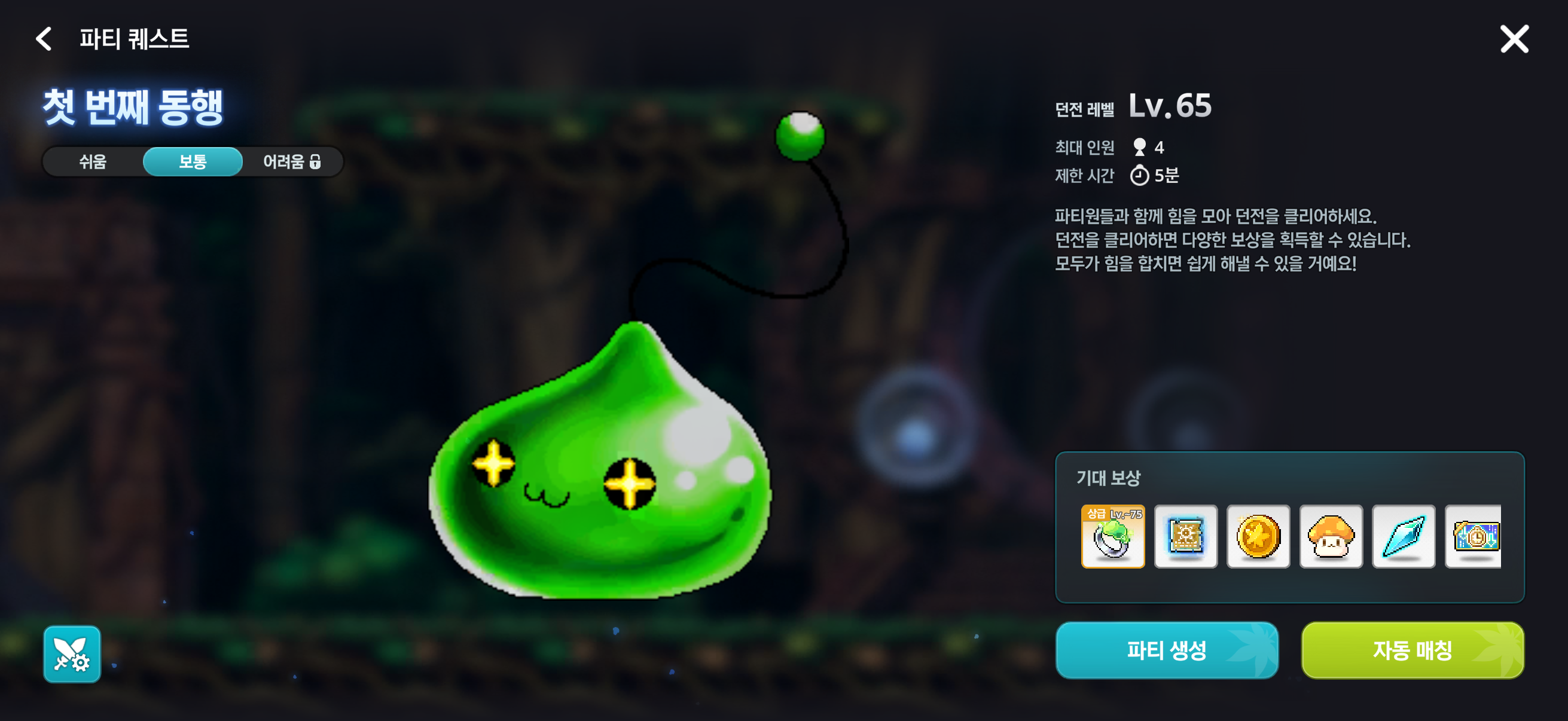Select the 상급 Lv.~75 ring reward icon
This screenshot has width=1568, height=721.
point(1113,537)
